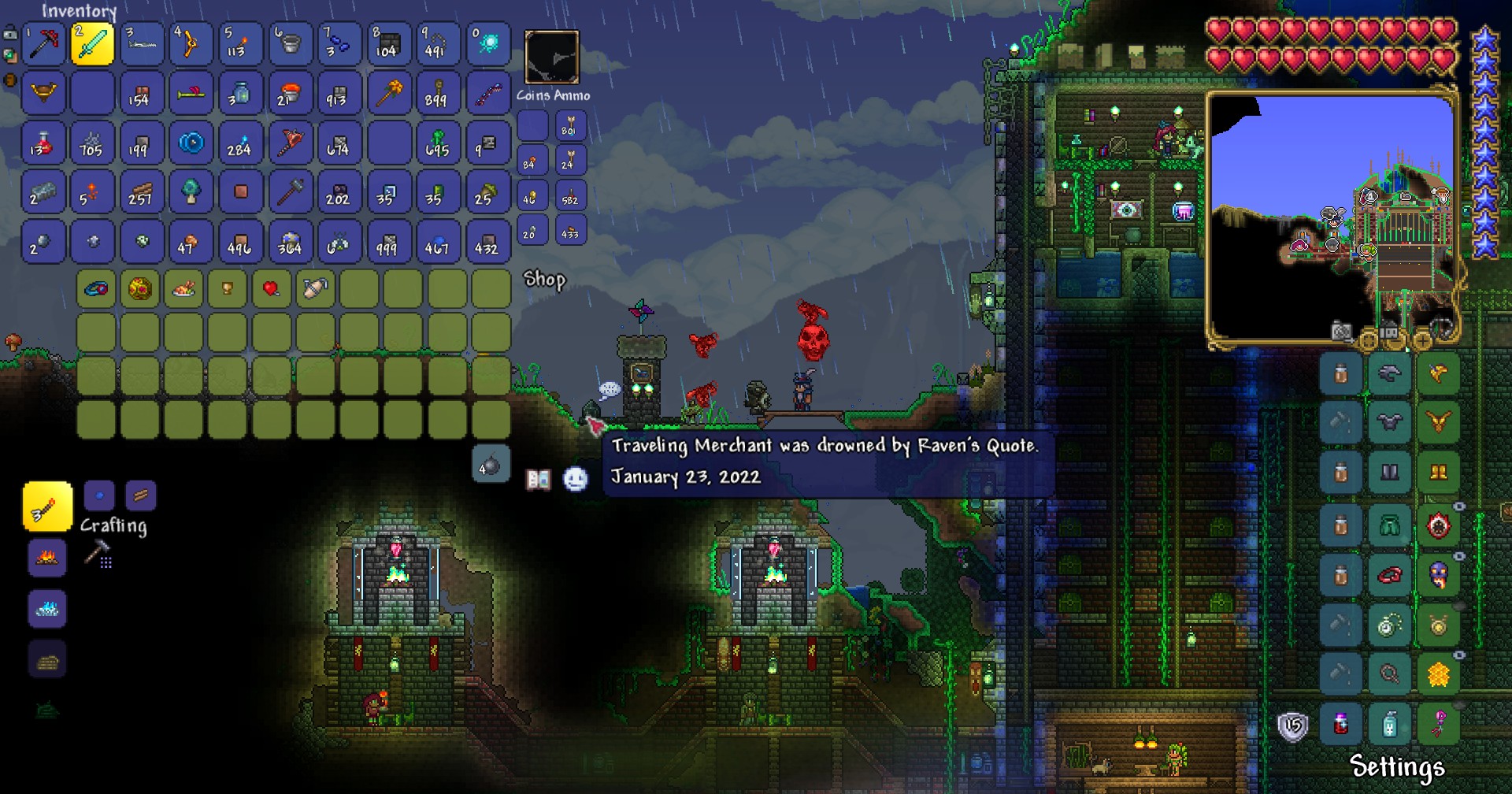Select the glowing teal mushroom inventory slot
The height and width of the screenshot is (794, 1512).
pos(191,192)
